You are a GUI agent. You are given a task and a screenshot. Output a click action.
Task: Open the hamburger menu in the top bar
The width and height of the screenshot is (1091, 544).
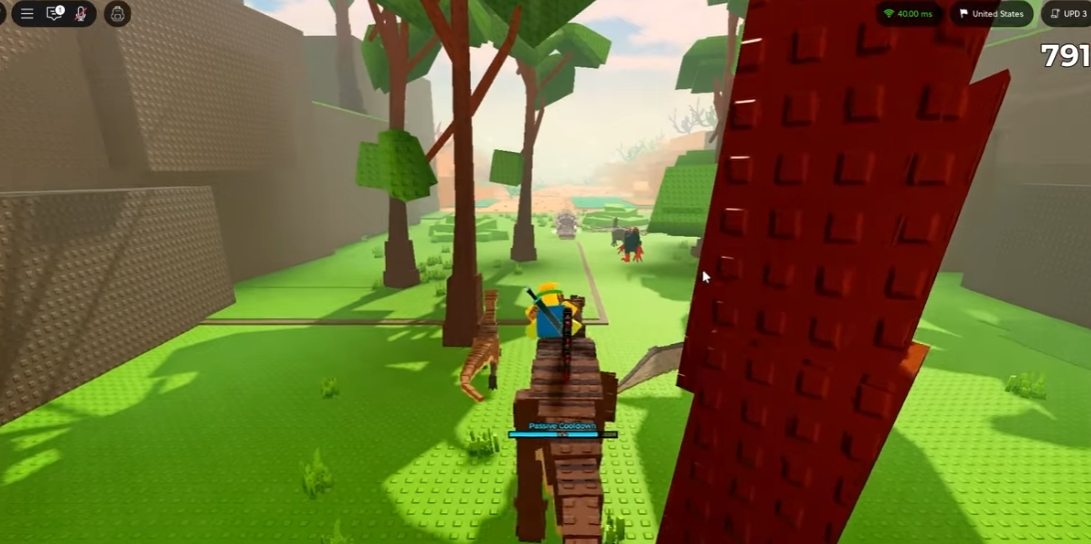pyautogui.click(x=27, y=14)
